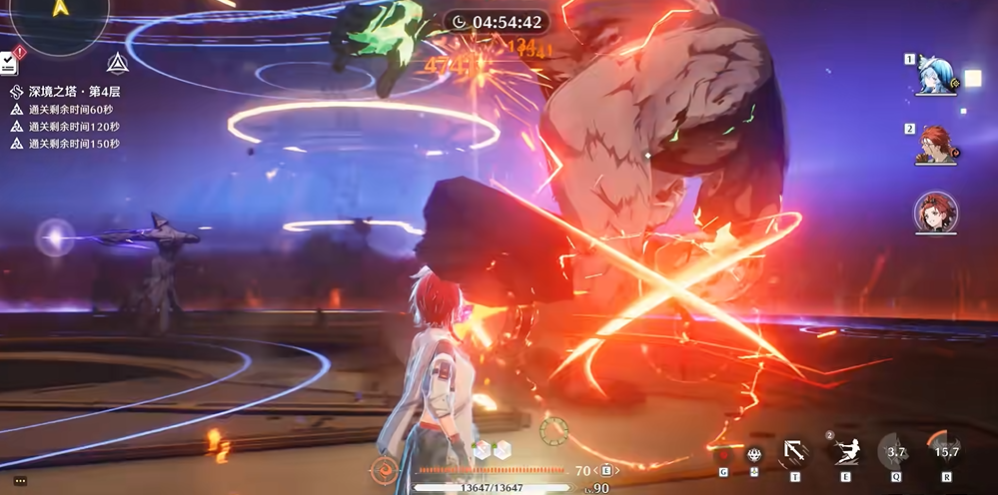
Task: Switch to the blue-haired character in slot 1
Action: click(x=934, y=74)
